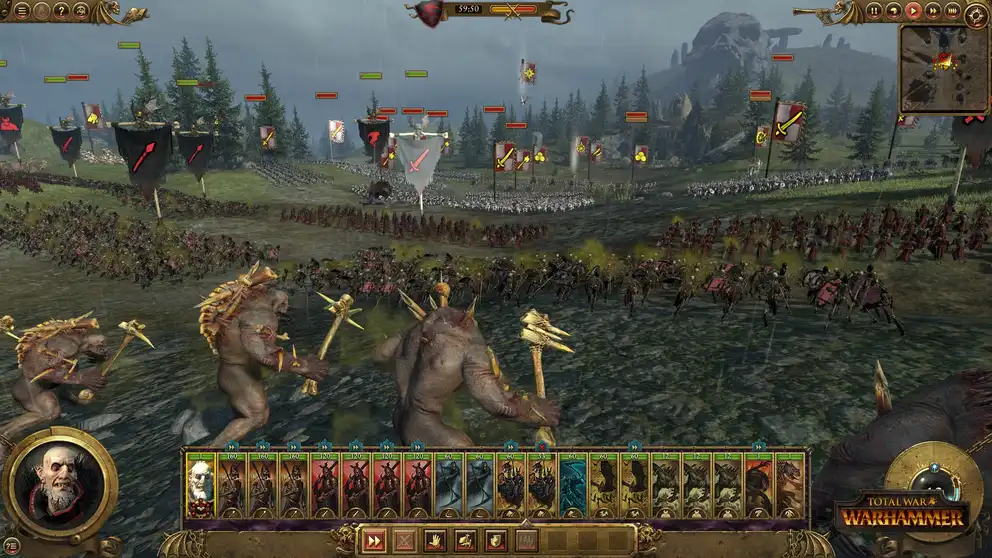Click the compass button above the minimap
The height and width of the screenshot is (558, 992).
pos(976,14)
